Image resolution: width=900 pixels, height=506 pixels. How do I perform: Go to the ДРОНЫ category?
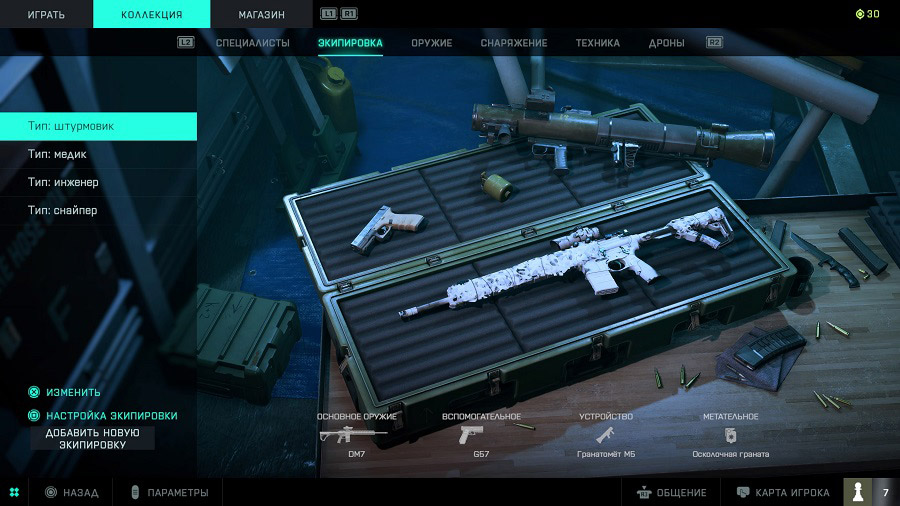(x=666, y=43)
